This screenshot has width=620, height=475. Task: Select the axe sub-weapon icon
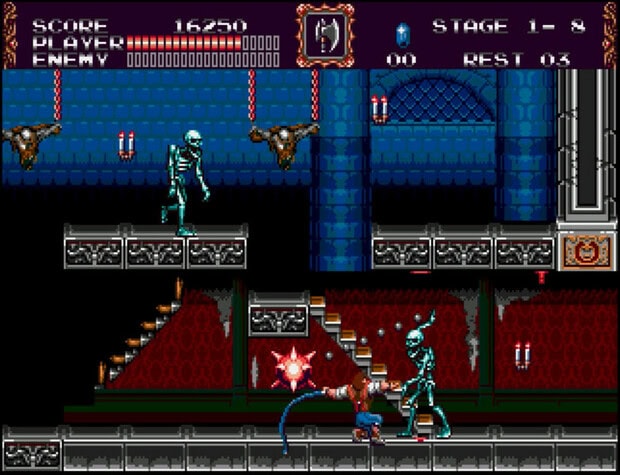point(324,35)
